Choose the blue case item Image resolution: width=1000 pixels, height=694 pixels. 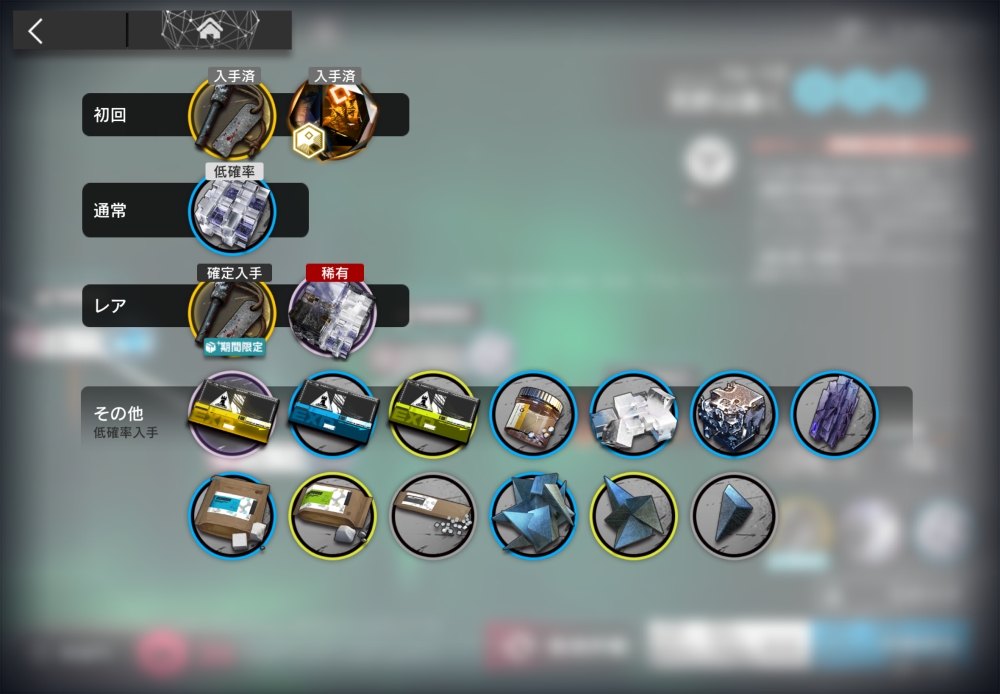[x=332, y=414]
